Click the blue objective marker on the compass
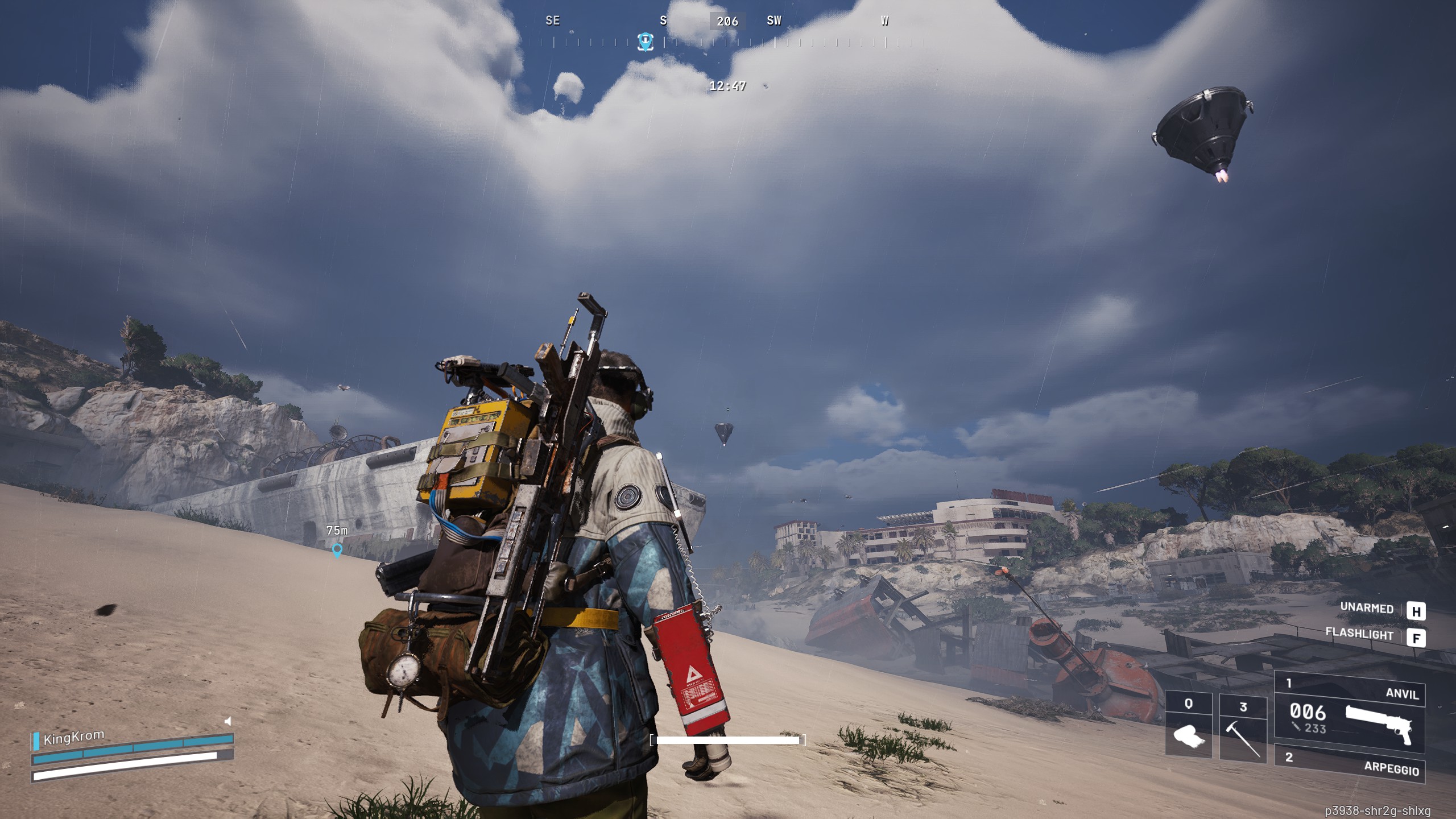Viewport: 1456px width, 819px height. point(645,41)
